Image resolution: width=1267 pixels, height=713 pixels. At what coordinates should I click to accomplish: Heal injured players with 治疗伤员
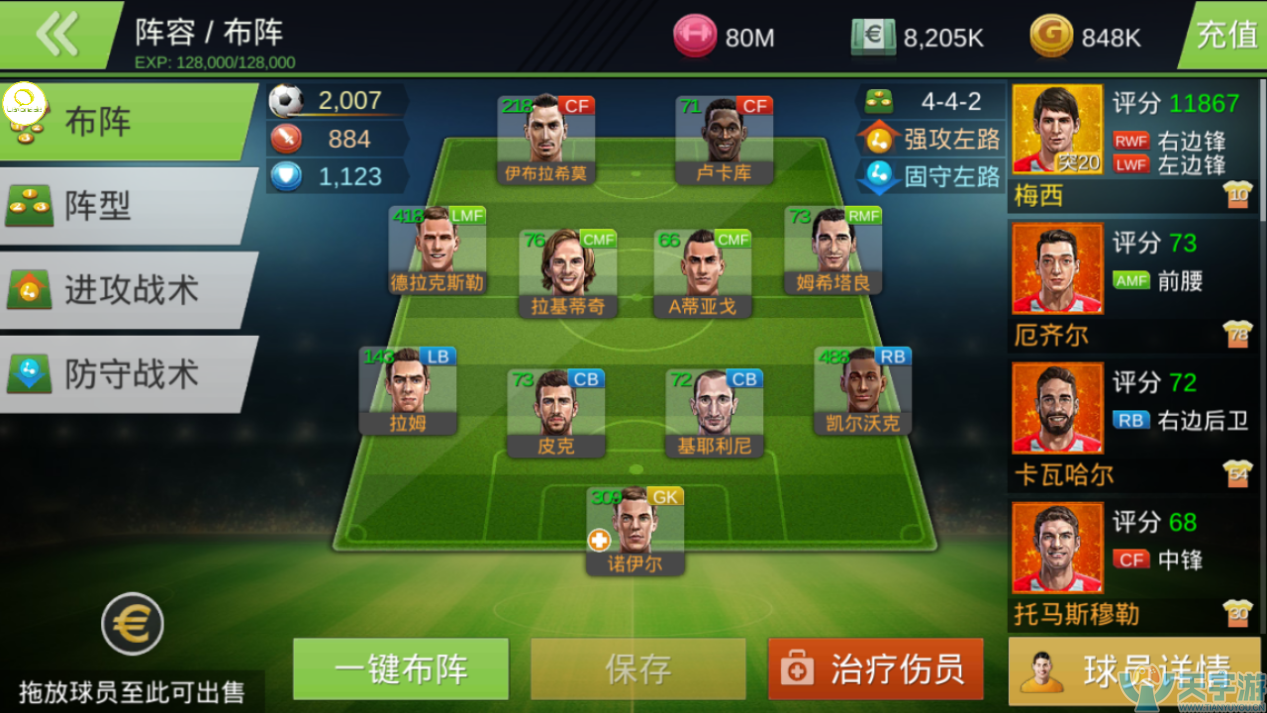(876, 669)
